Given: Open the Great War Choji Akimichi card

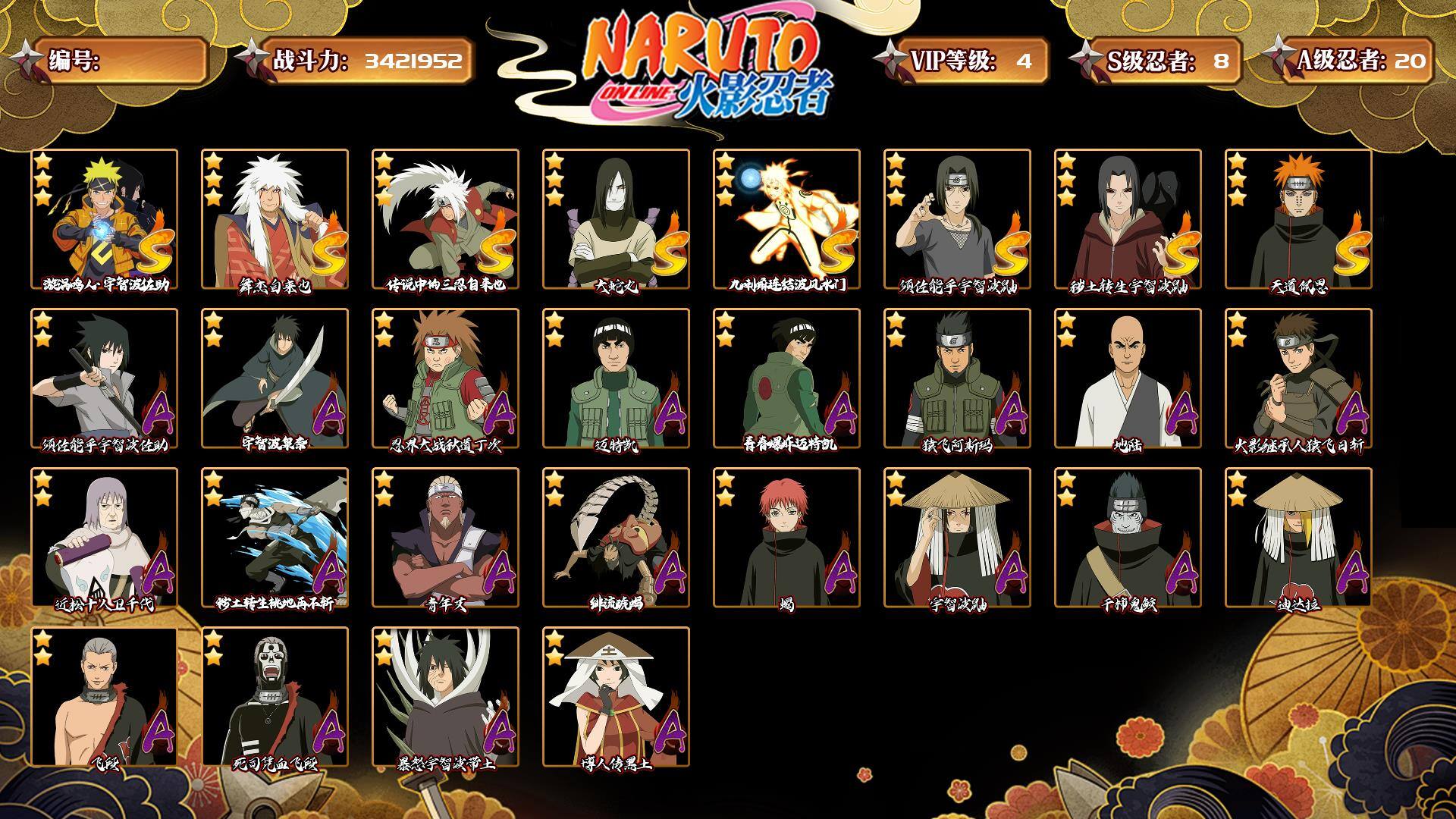Looking at the screenshot, I should tap(445, 378).
